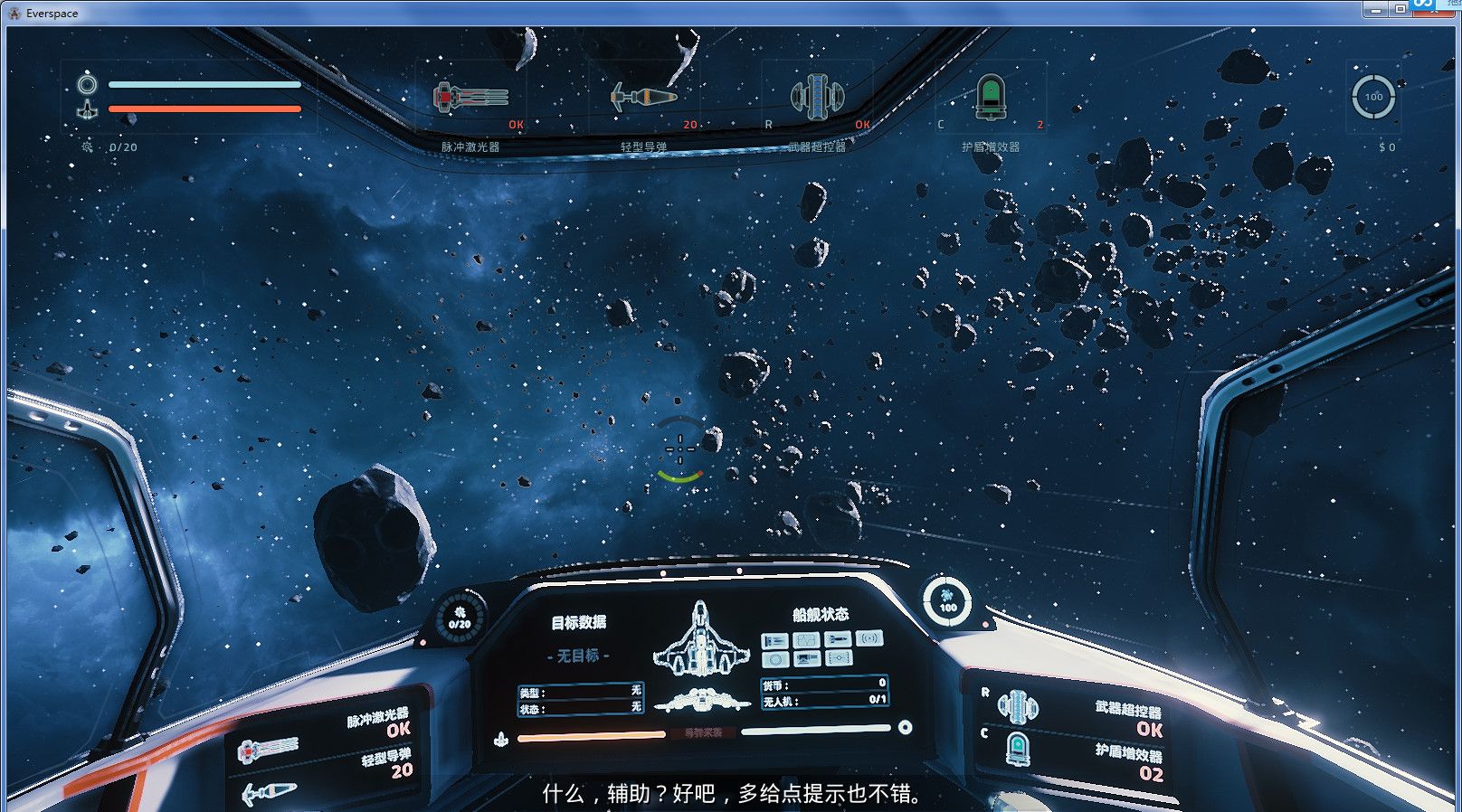Minimize the Everspace window
The height and width of the screenshot is (812, 1462).
coord(1375,10)
